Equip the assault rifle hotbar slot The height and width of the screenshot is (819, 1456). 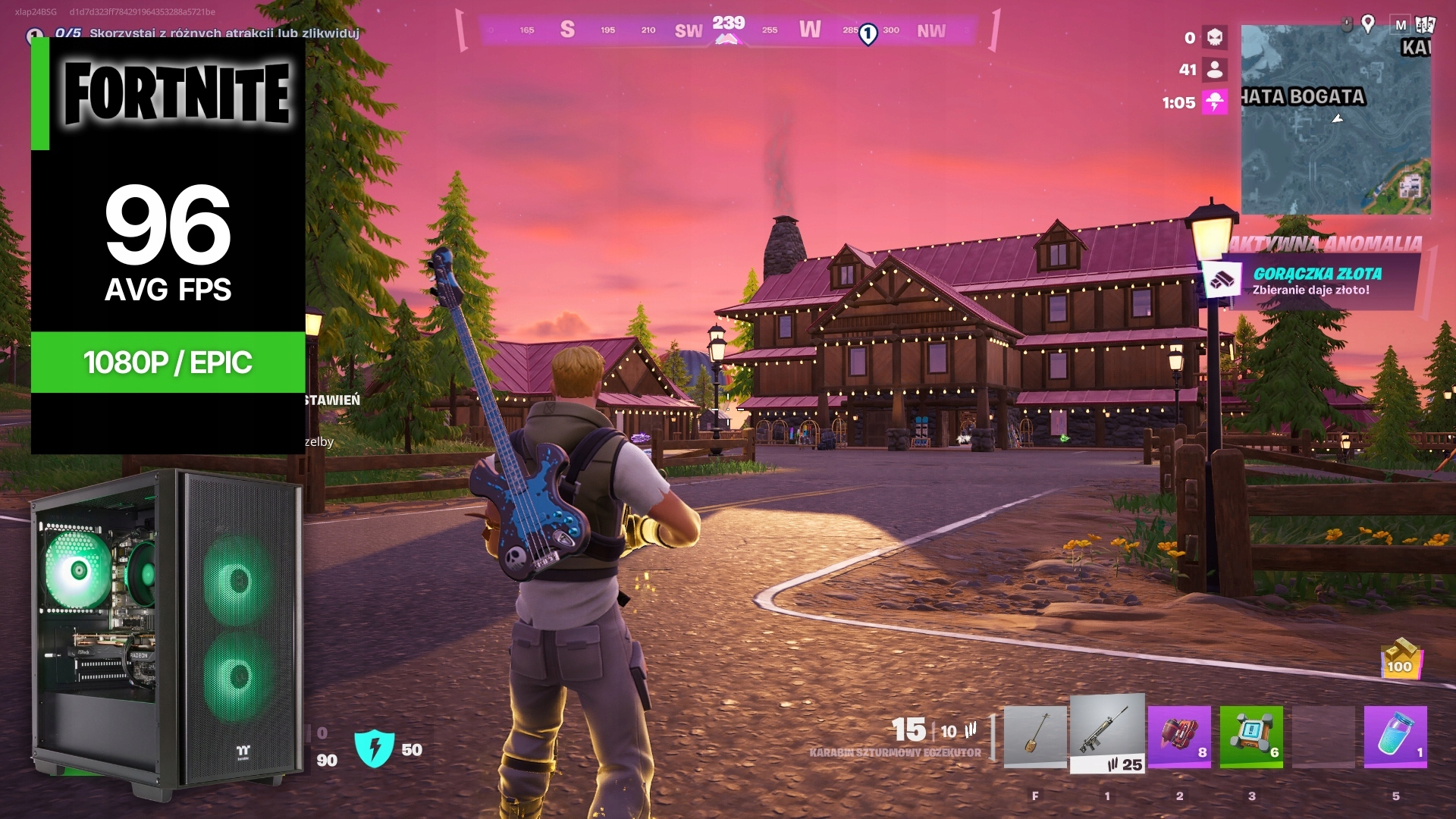click(1107, 734)
